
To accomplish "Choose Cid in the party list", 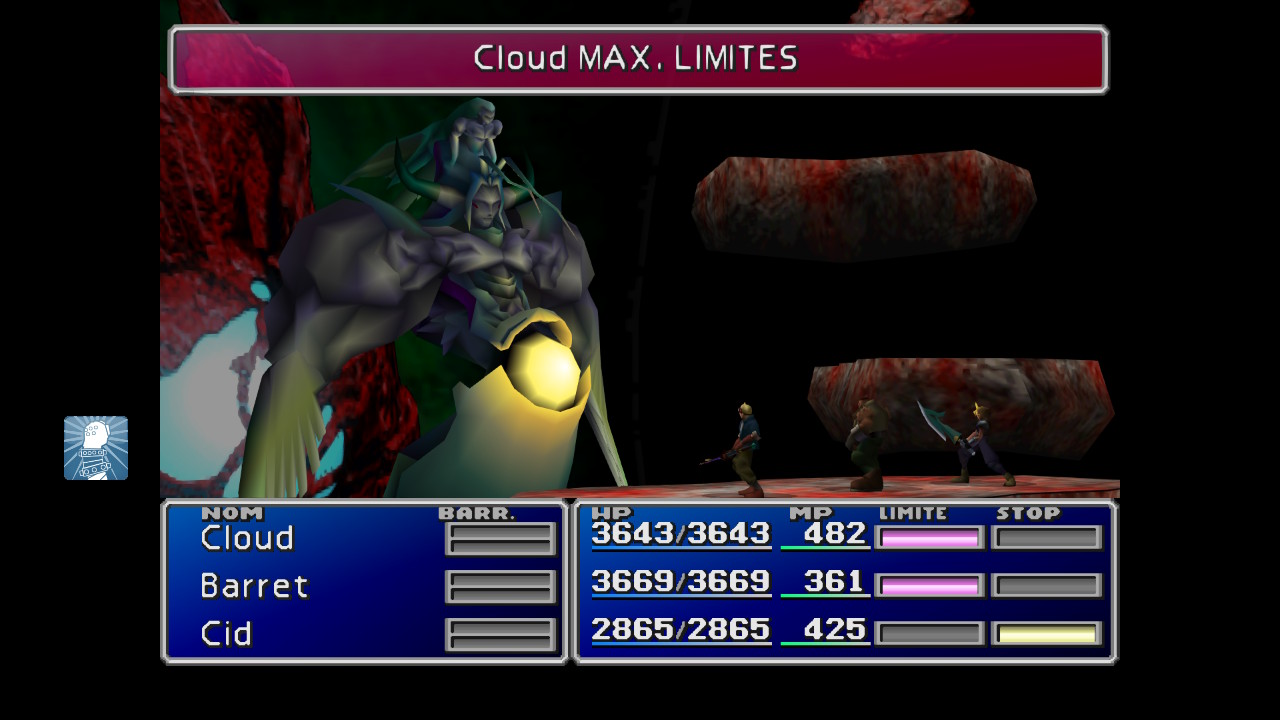I will (x=226, y=634).
